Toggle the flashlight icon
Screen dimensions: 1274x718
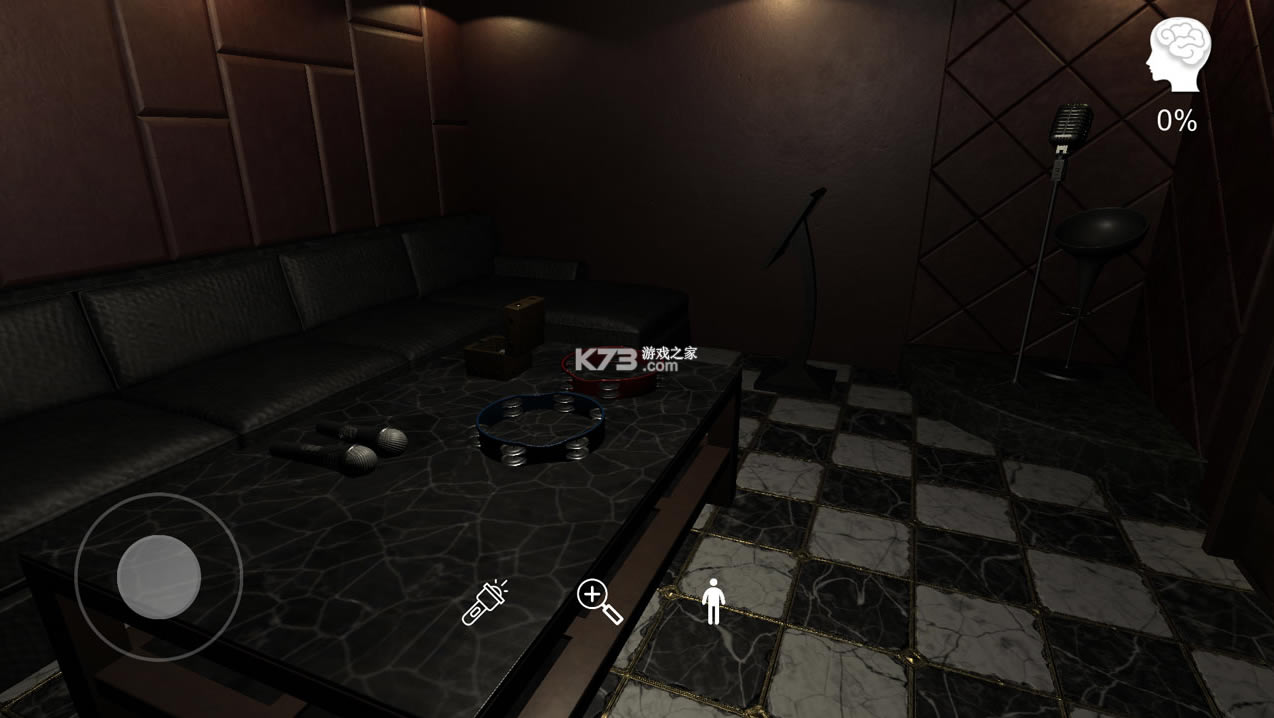[x=485, y=602]
